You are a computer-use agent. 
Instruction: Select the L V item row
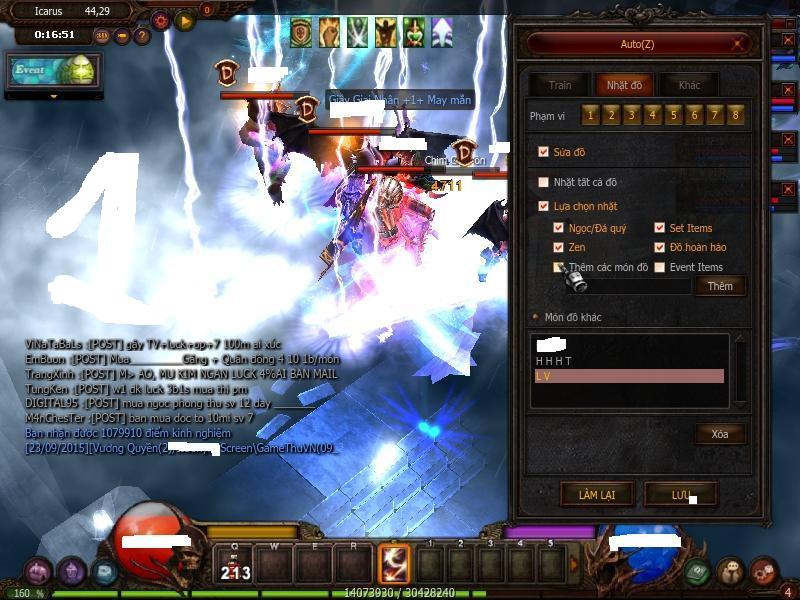coord(629,376)
